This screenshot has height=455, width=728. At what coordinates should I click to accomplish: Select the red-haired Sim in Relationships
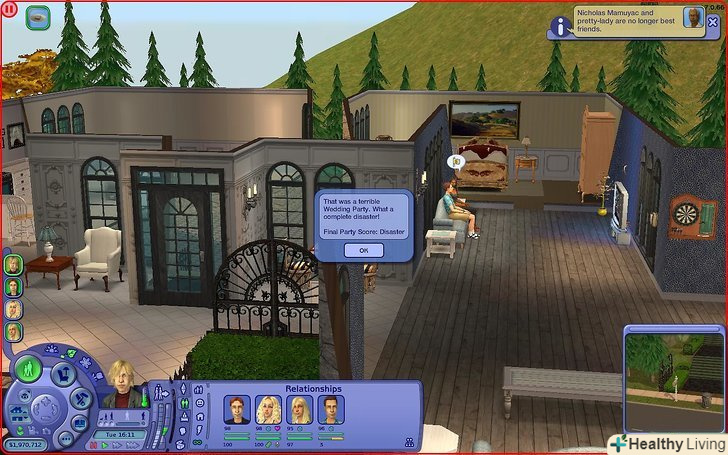pyautogui.click(x=237, y=409)
